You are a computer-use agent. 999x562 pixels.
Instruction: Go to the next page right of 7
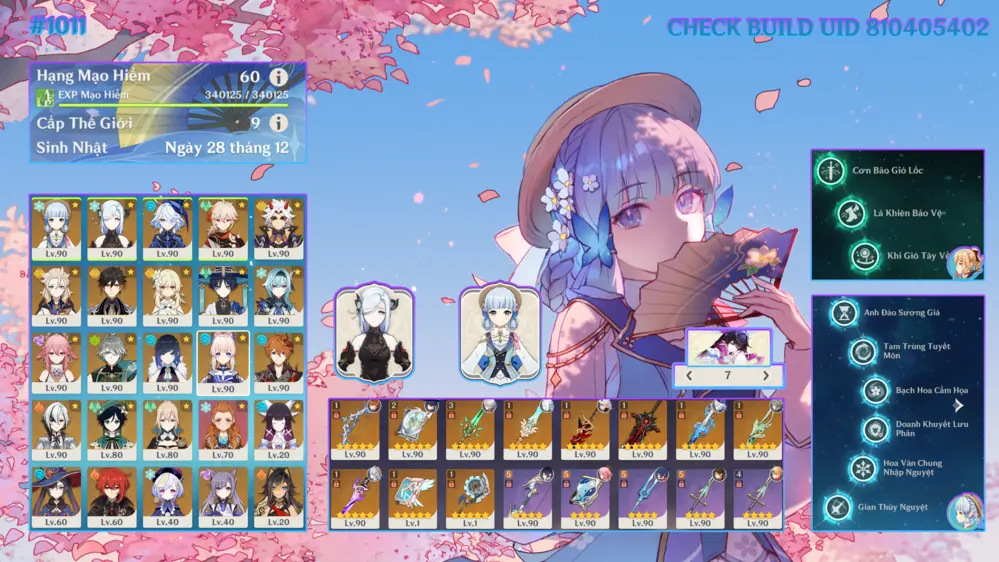(x=766, y=376)
